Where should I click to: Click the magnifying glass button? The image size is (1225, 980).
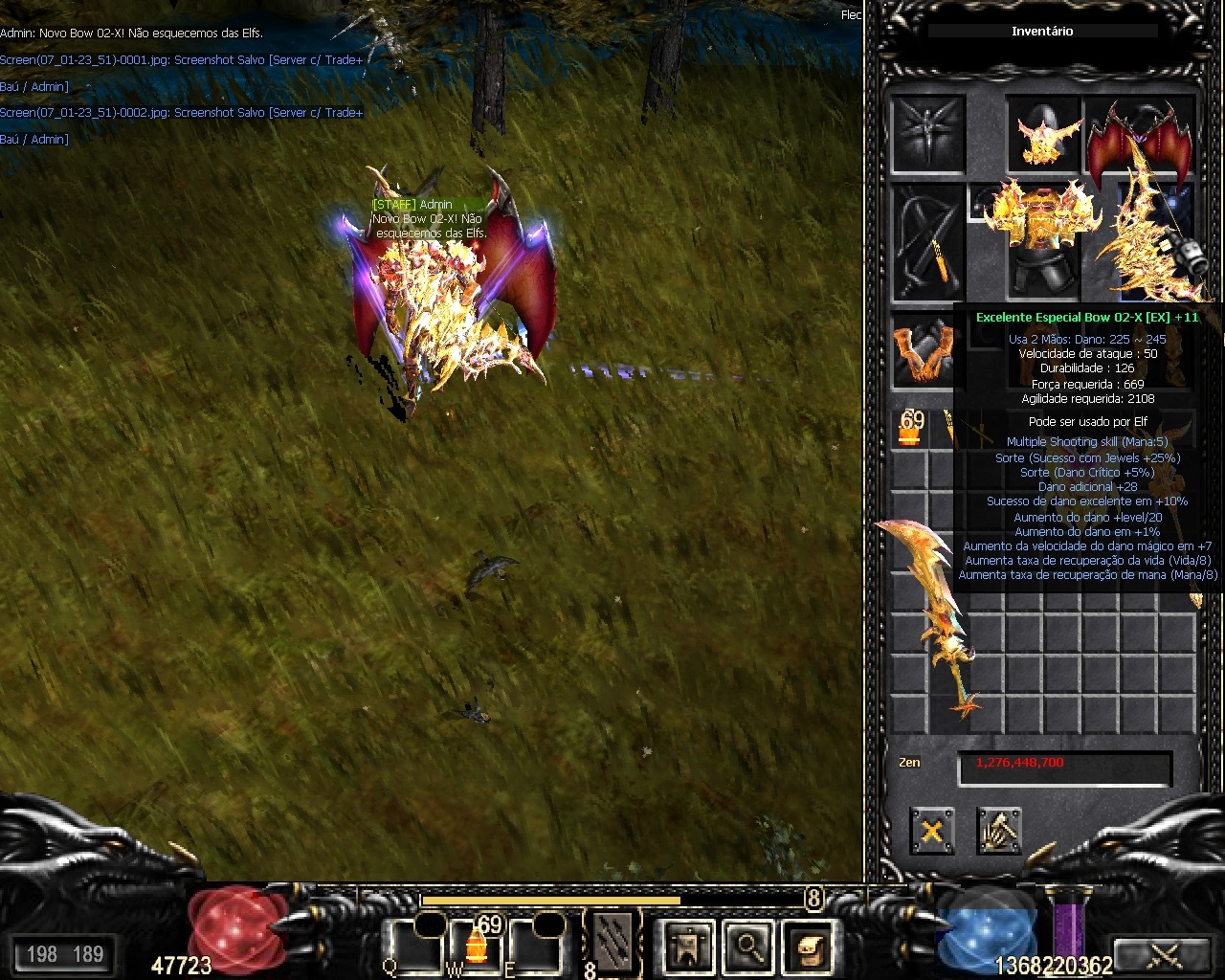(748, 947)
